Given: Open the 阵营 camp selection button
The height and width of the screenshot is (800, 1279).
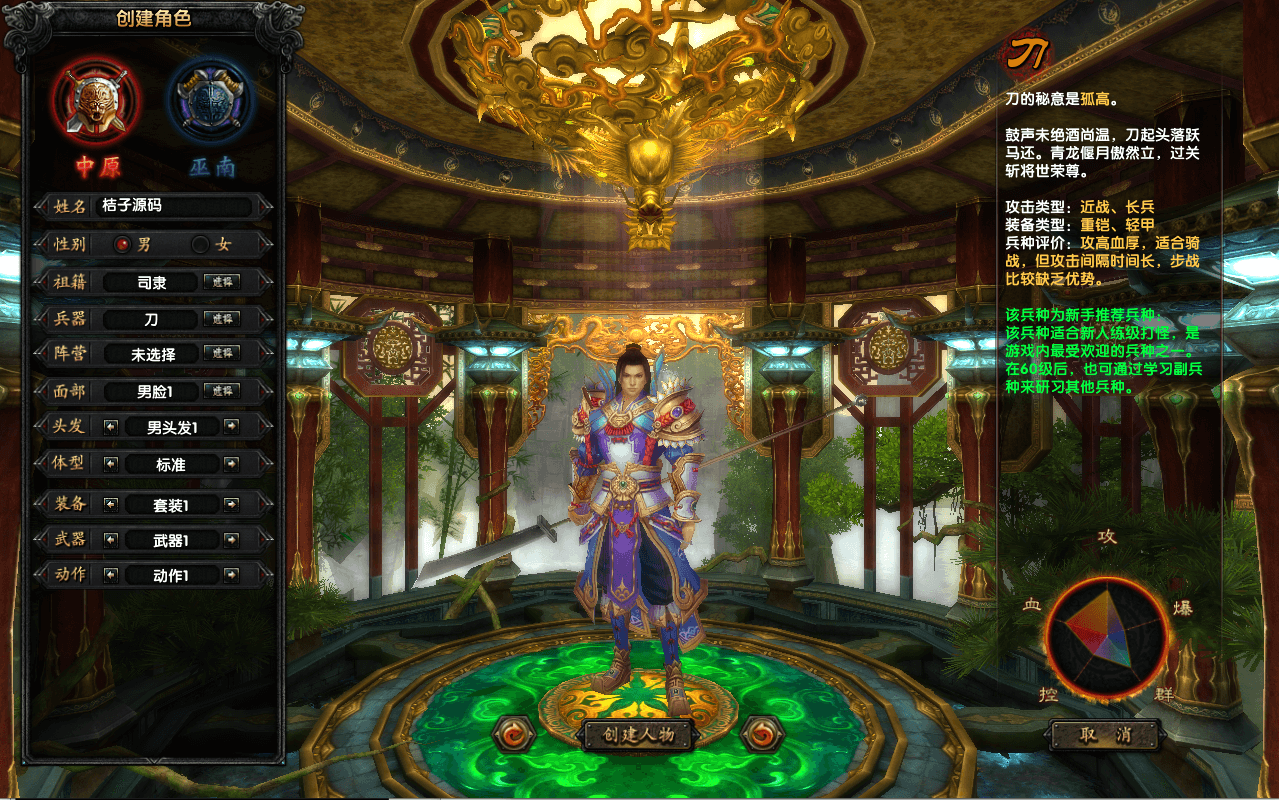Looking at the screenshot, I should [x=221, y=353].
